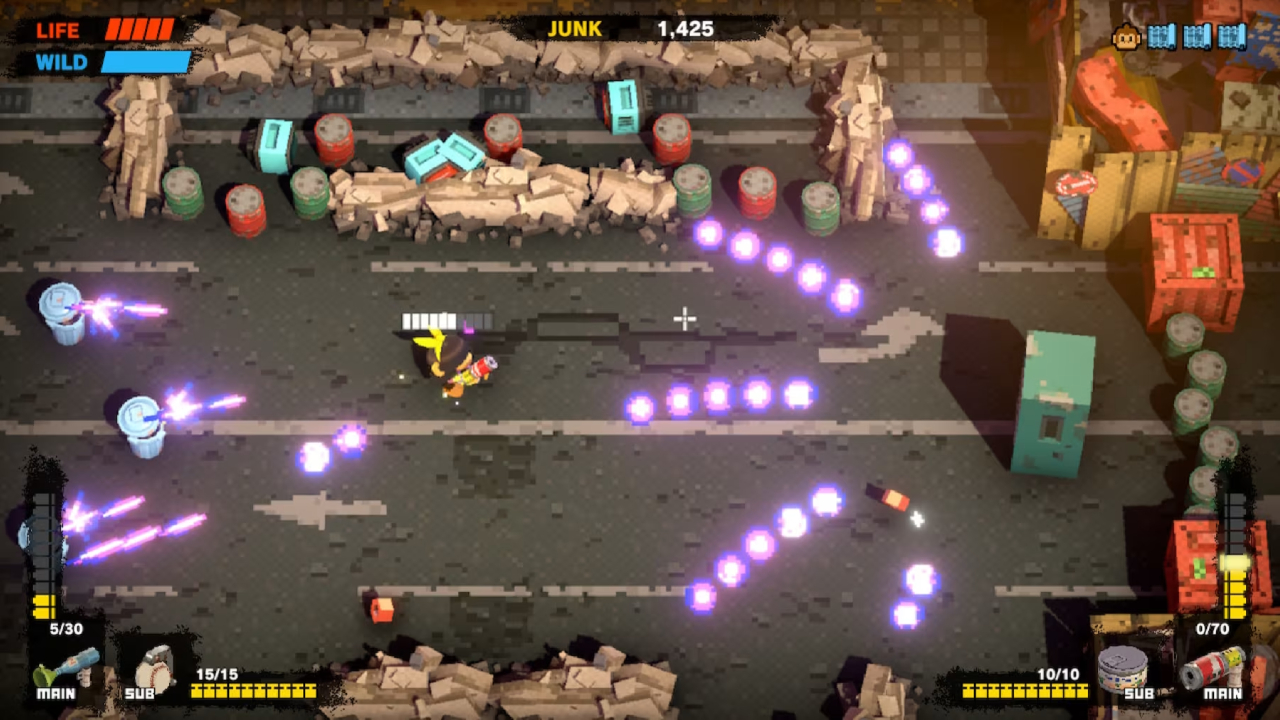Click the LIFE label in the HUD
The image size is (1280, 720).
58,30
